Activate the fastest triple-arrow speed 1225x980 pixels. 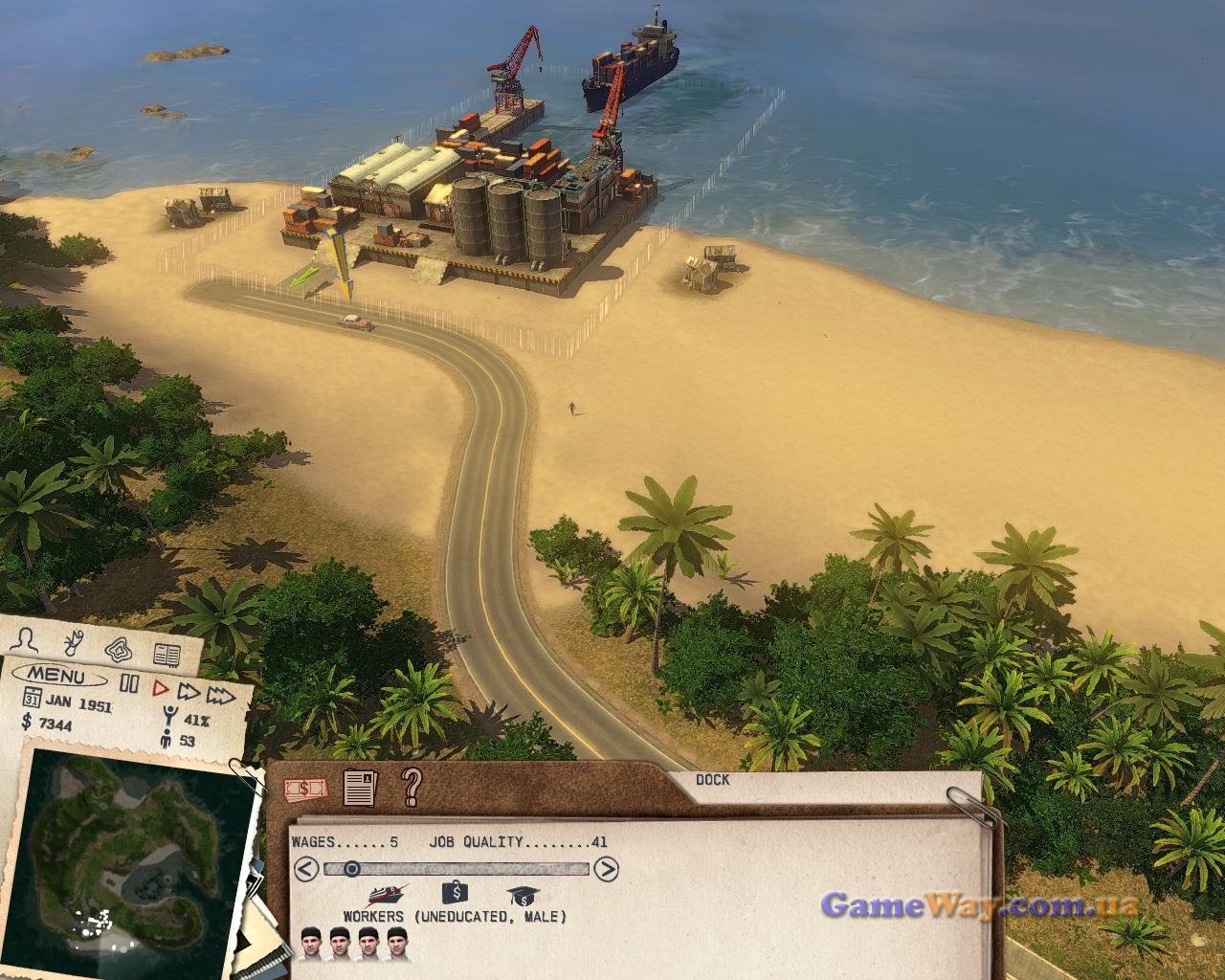pyautogui.click(x=222, y=693)
